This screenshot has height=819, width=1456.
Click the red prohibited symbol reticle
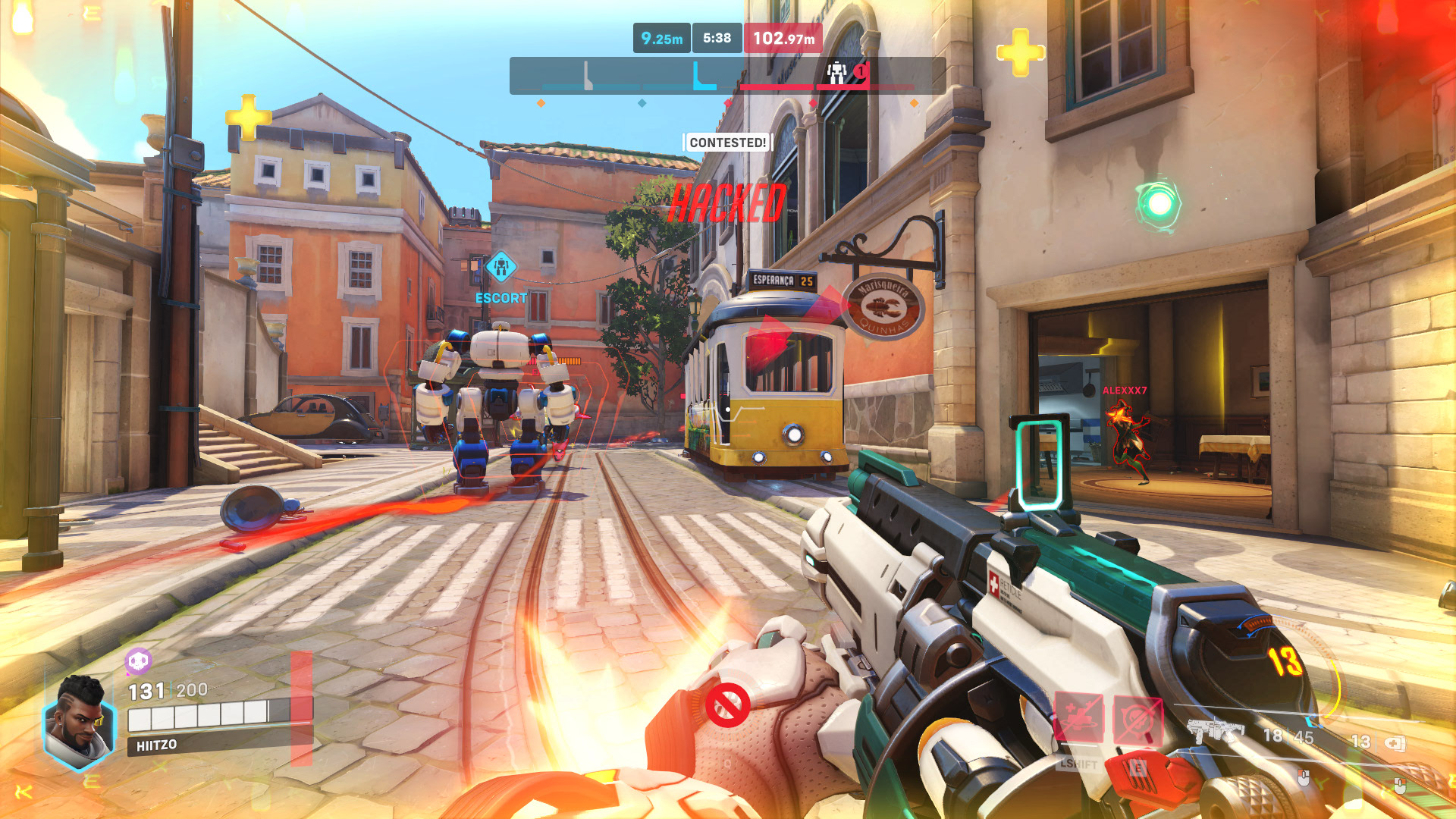pos(727,705)
